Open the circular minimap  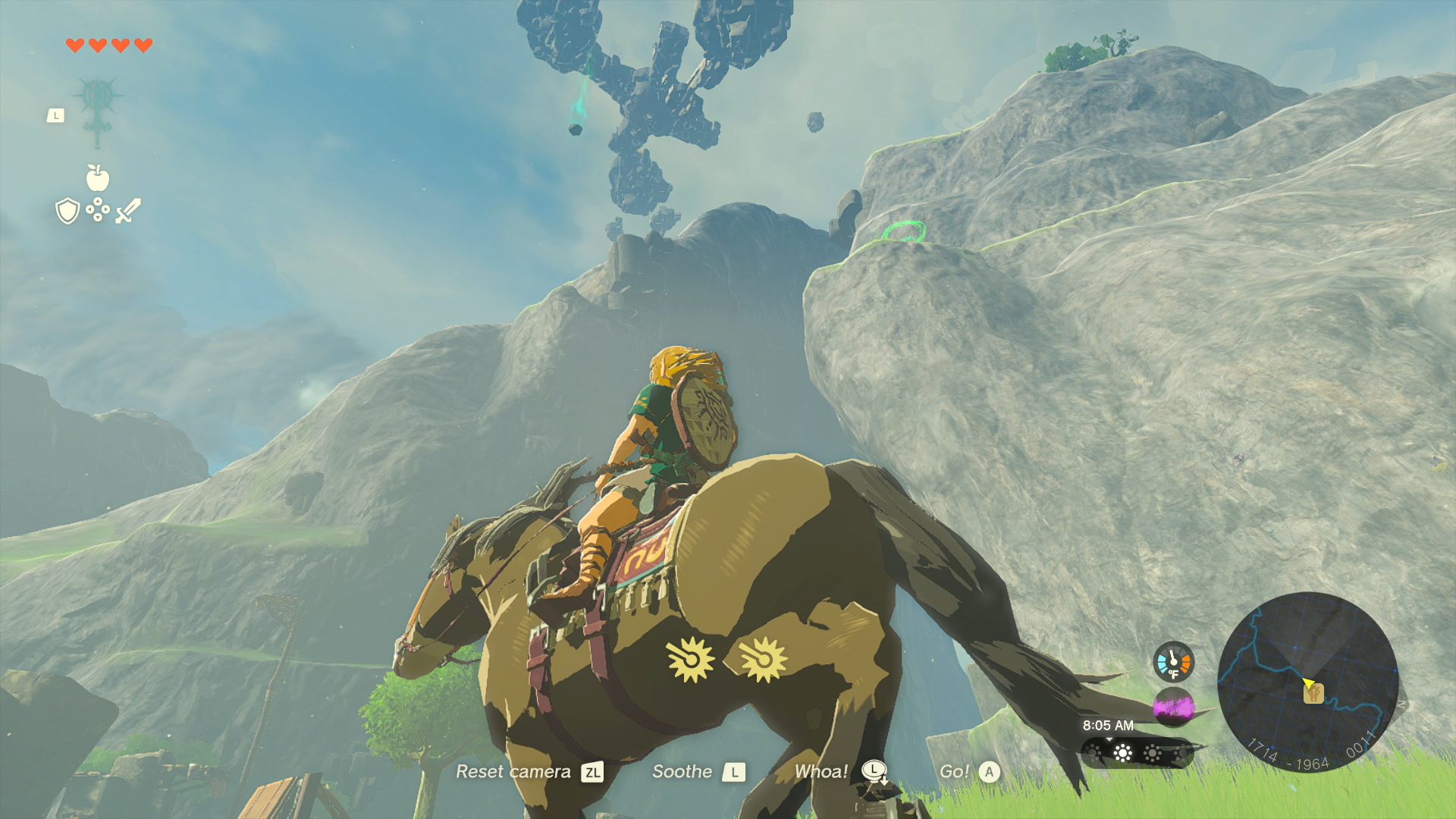[1307, 681]
